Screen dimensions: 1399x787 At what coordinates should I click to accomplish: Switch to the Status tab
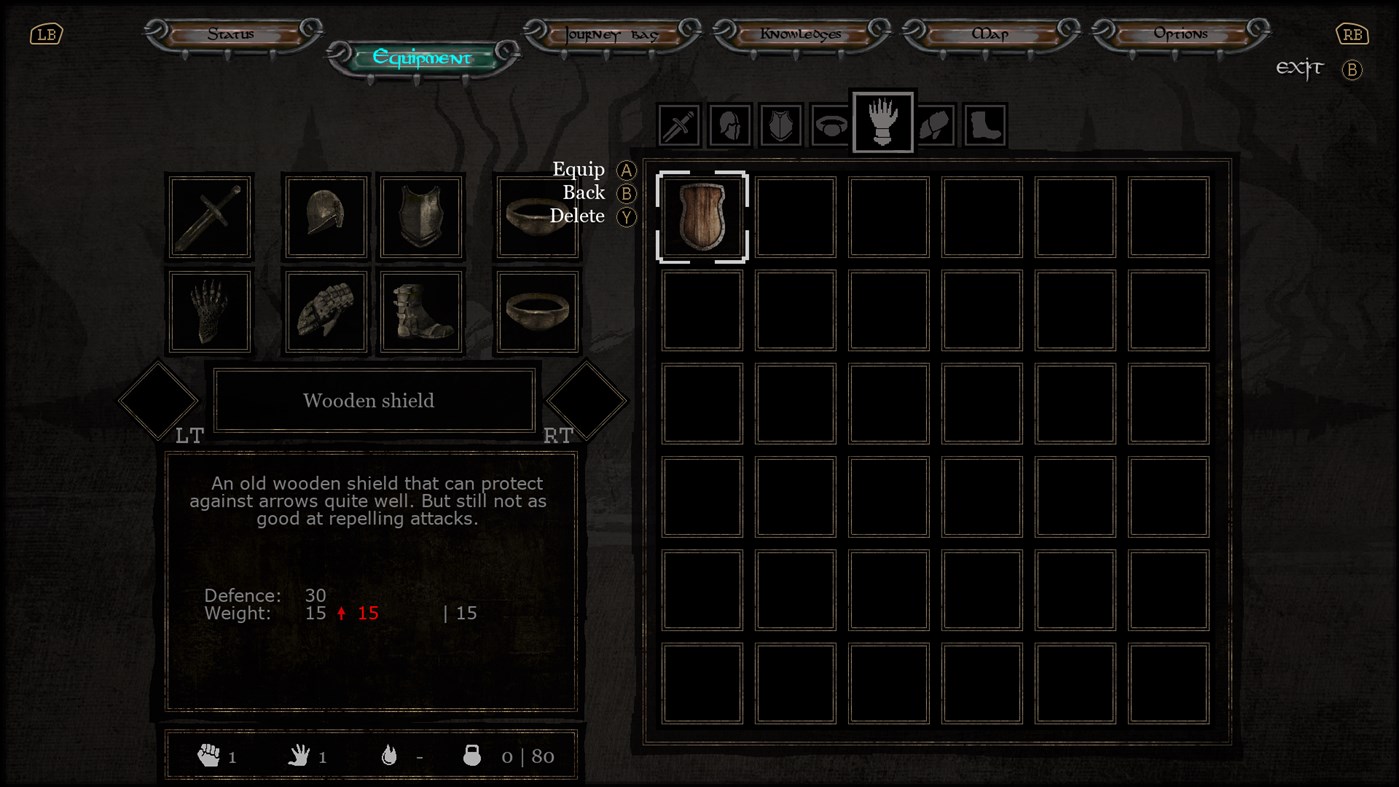[x=232, y=31]
